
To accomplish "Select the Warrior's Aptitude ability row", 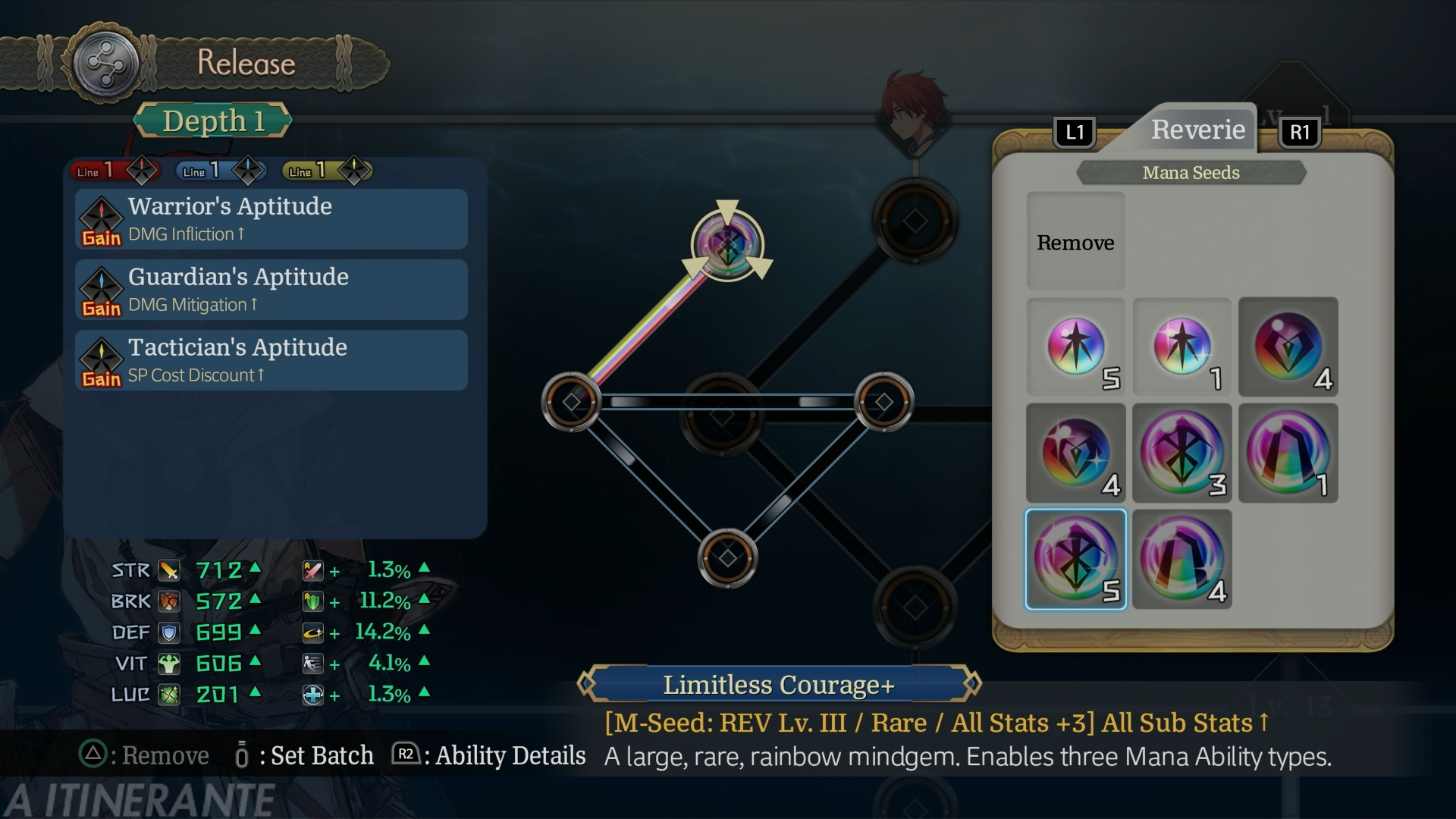I will [x=271, y=219].
